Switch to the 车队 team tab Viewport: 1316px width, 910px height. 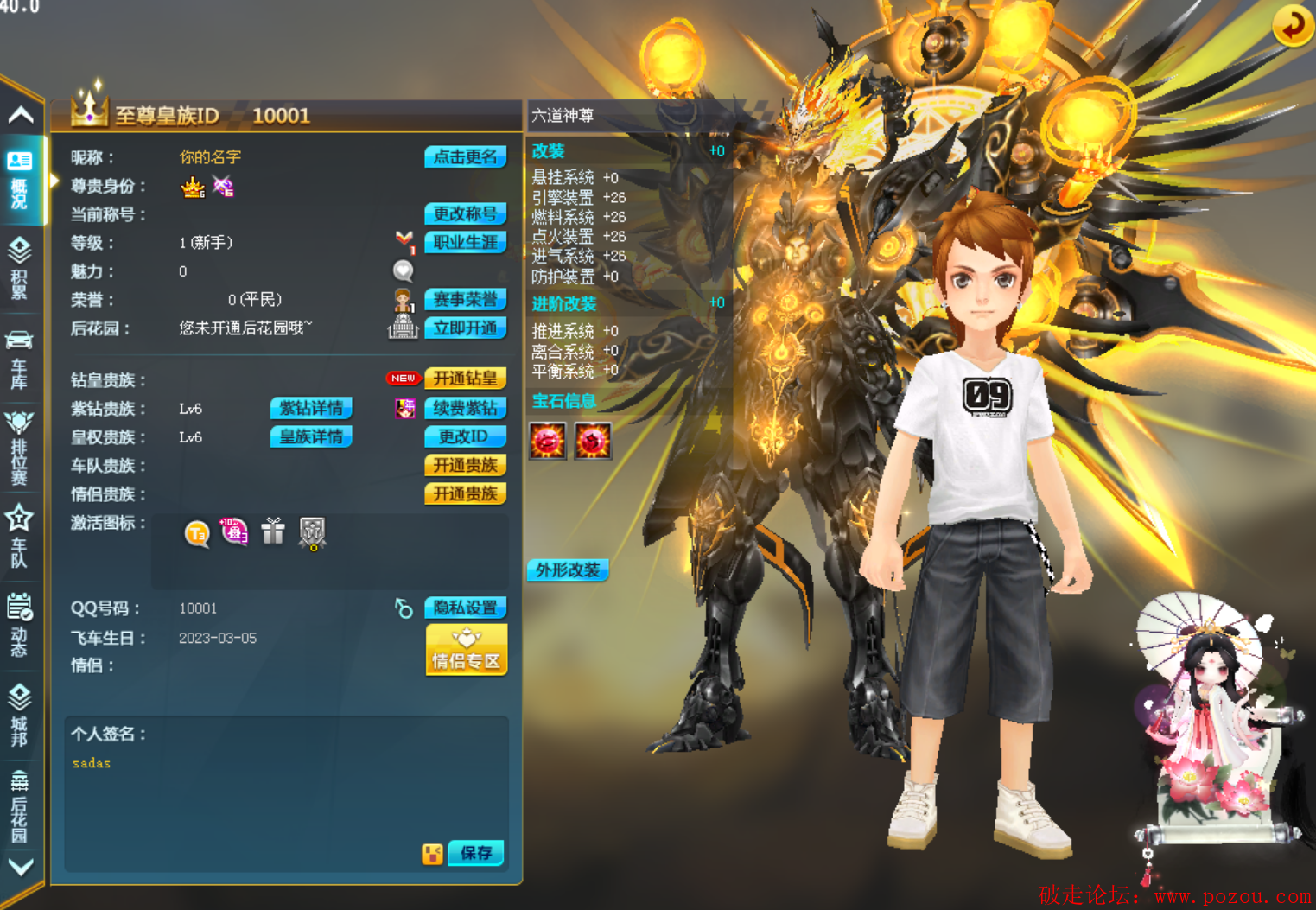click(x=19, y=538)
